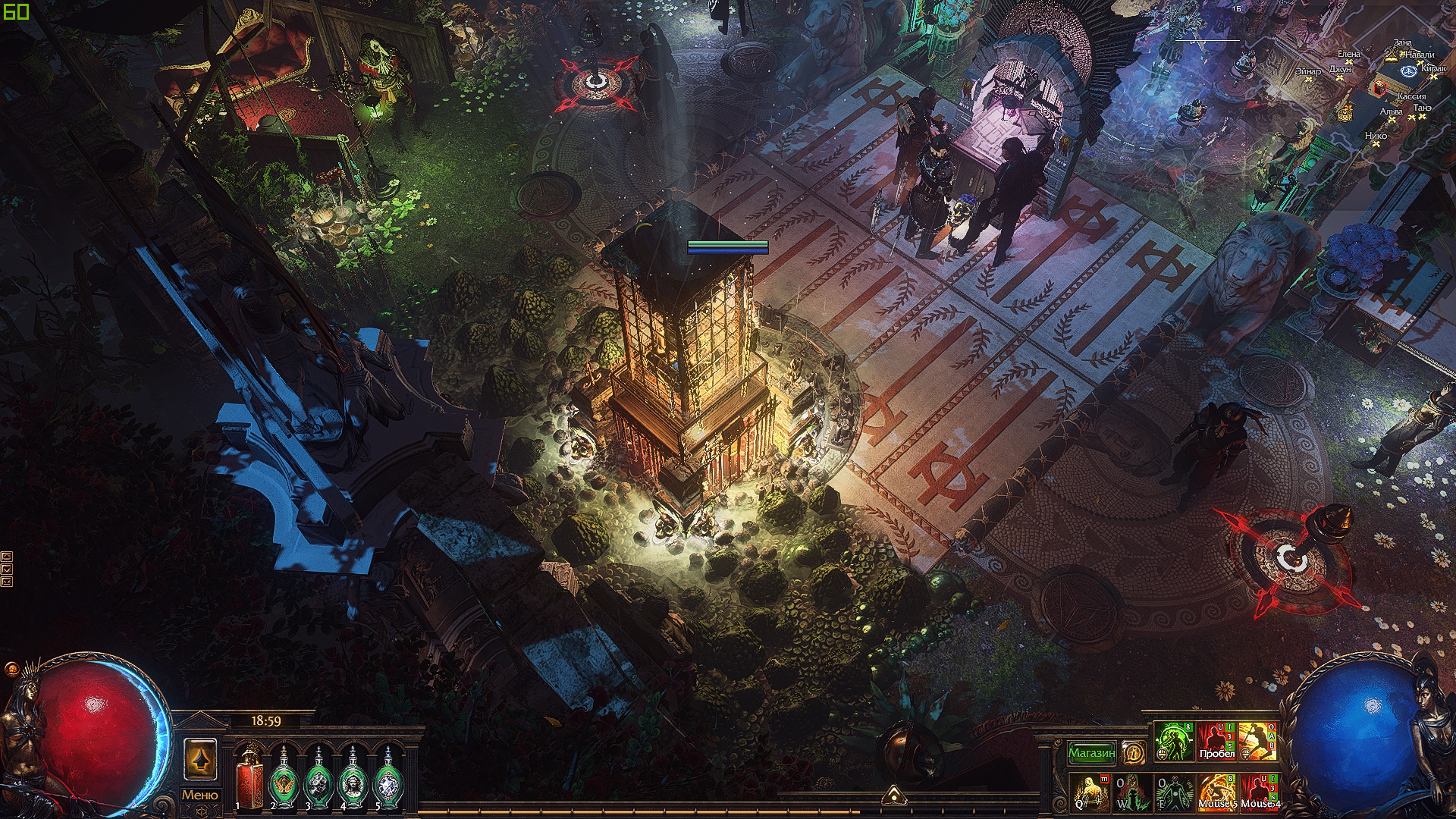1456x819 pixels.
Task: Select the green glowing figure skill icon
Action: pyautogui.click(x=1173, y=741)
